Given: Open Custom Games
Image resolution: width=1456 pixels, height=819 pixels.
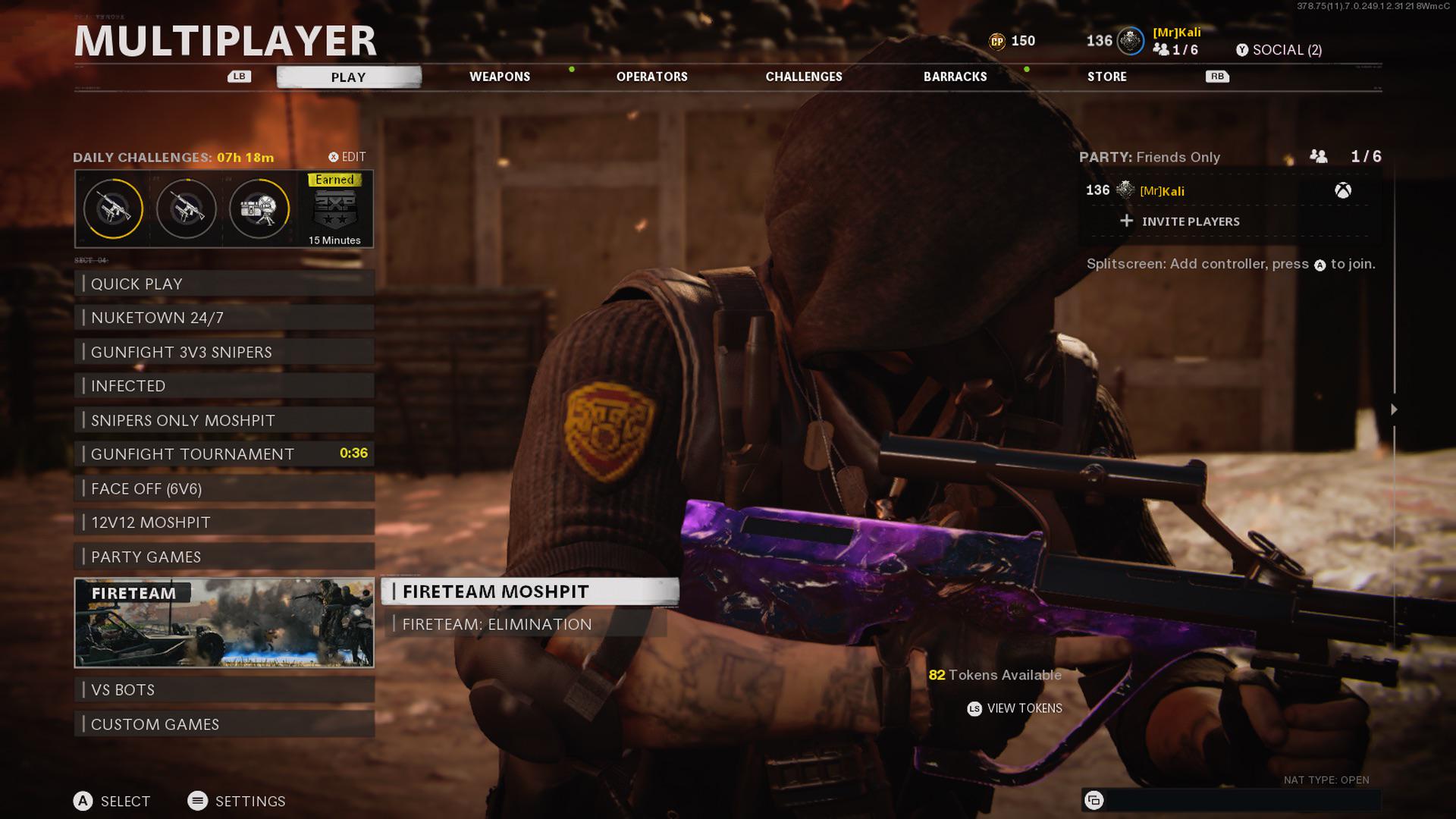Looking at the screenshot, I should pyautogui.click(x=224, y=724).
